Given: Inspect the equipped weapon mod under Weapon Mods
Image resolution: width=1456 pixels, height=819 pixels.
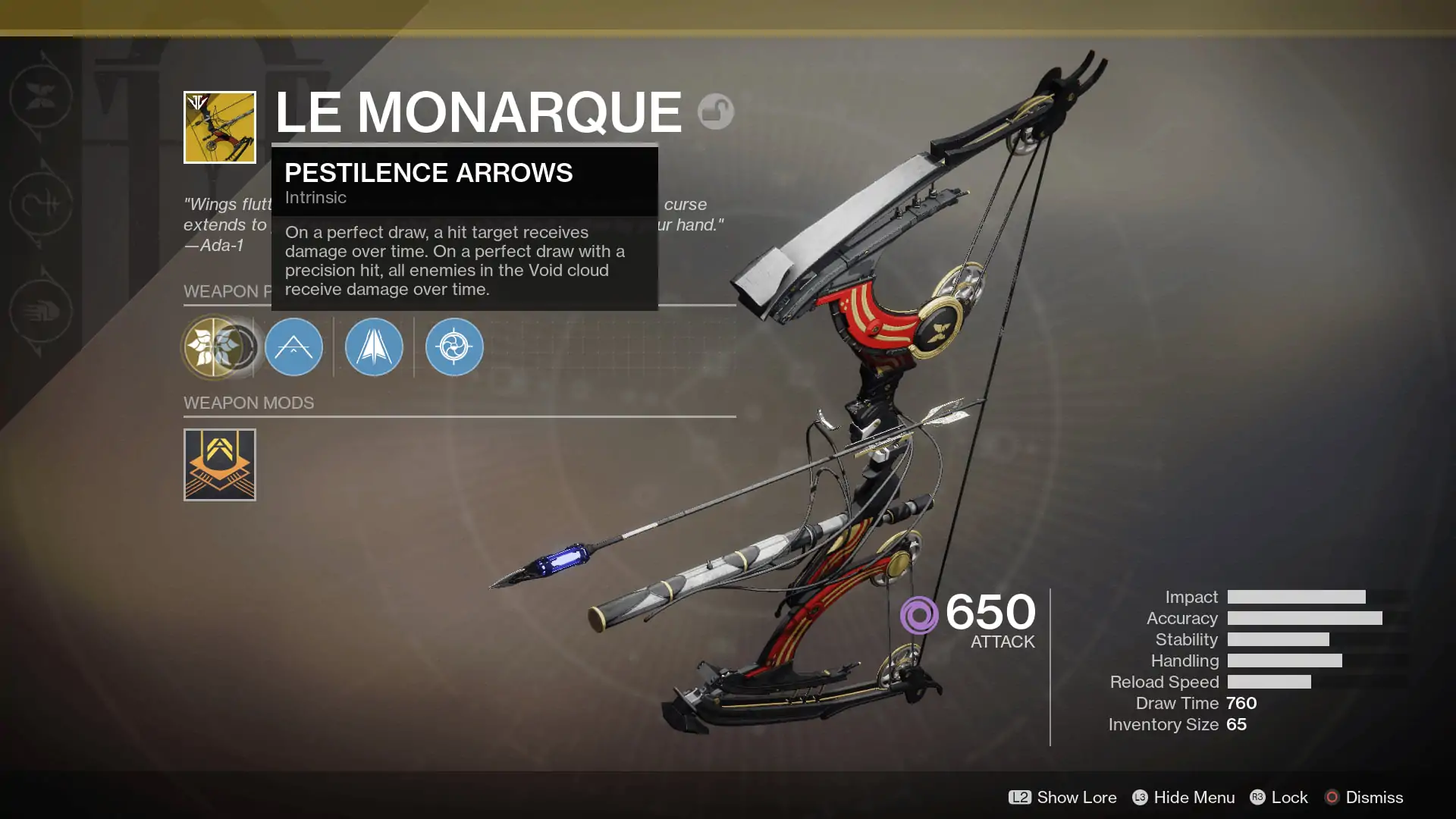Looking at the screenshot, I should point(220,465).
